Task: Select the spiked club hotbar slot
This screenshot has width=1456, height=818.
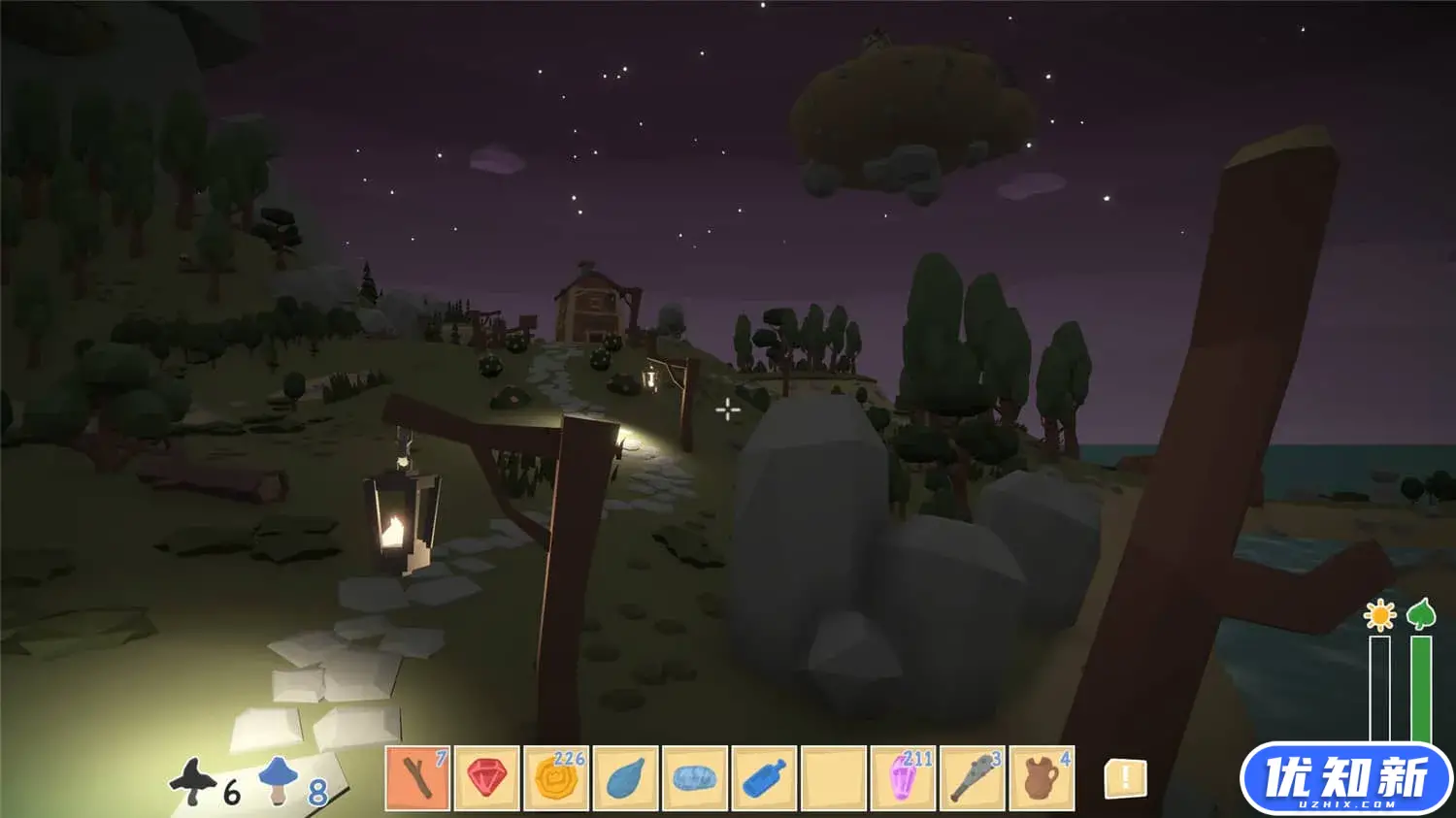Action: (973, 777)
